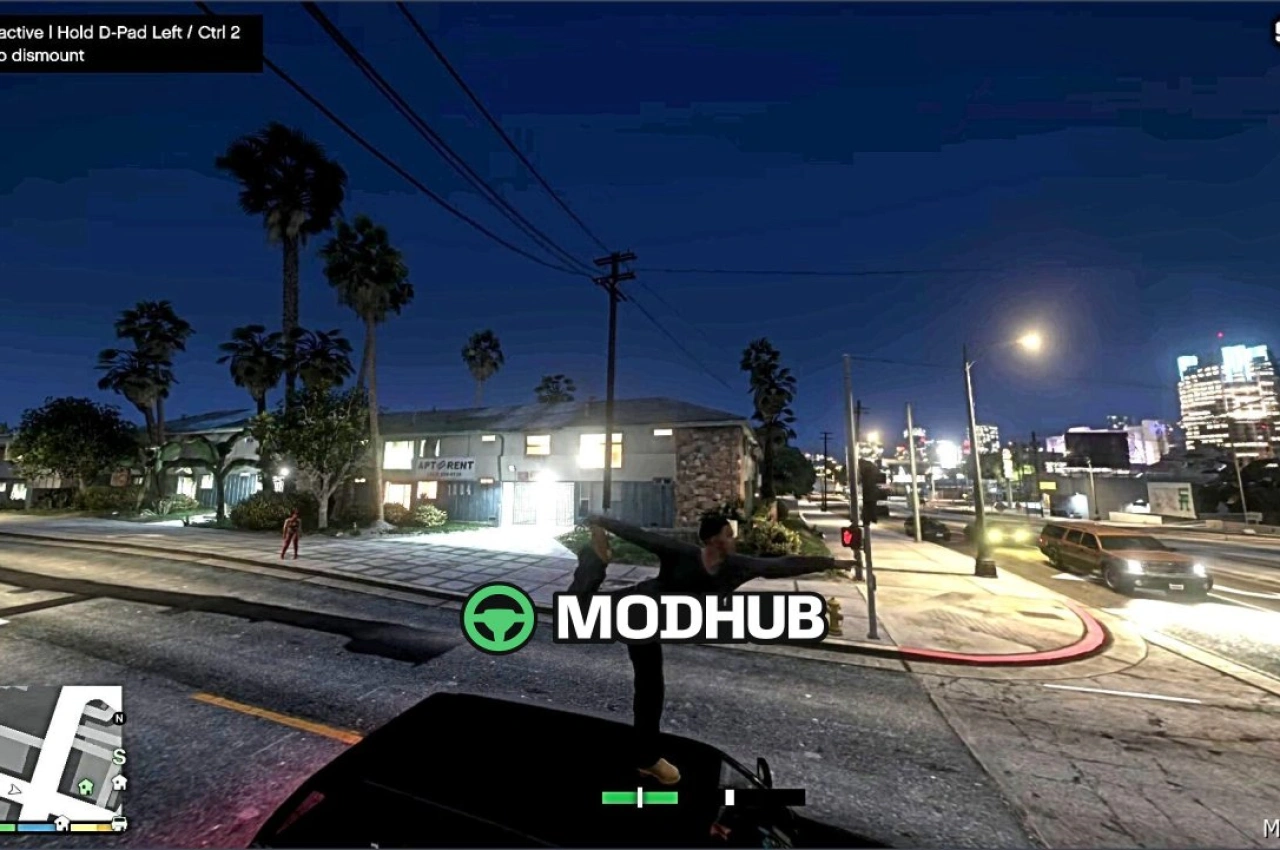The image size is (1280, 850).
Task: Select the house icon at the minimap bottom edge
Action: (62, 823)
